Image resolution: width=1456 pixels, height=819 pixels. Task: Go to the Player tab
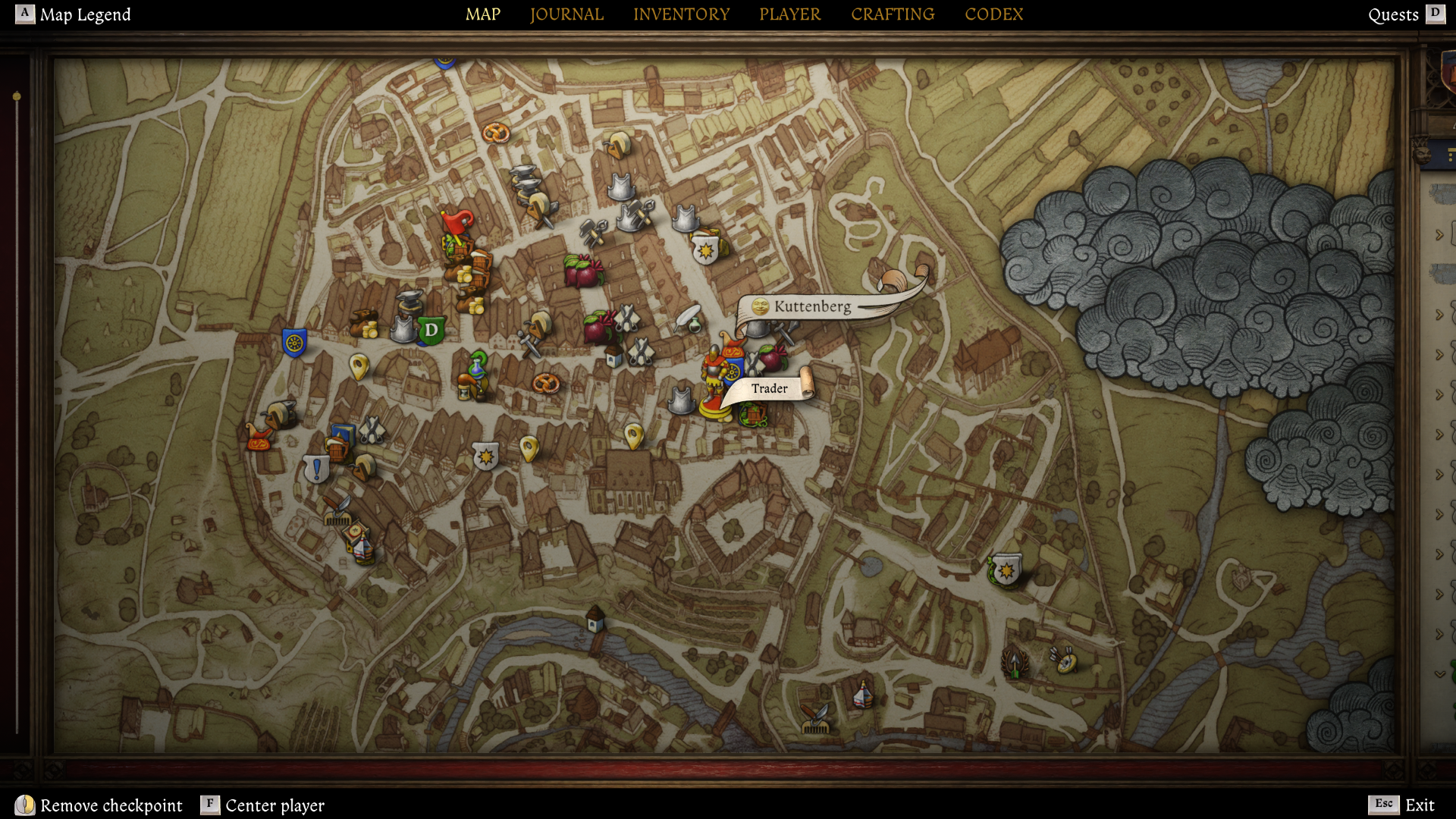coord(789,14)
